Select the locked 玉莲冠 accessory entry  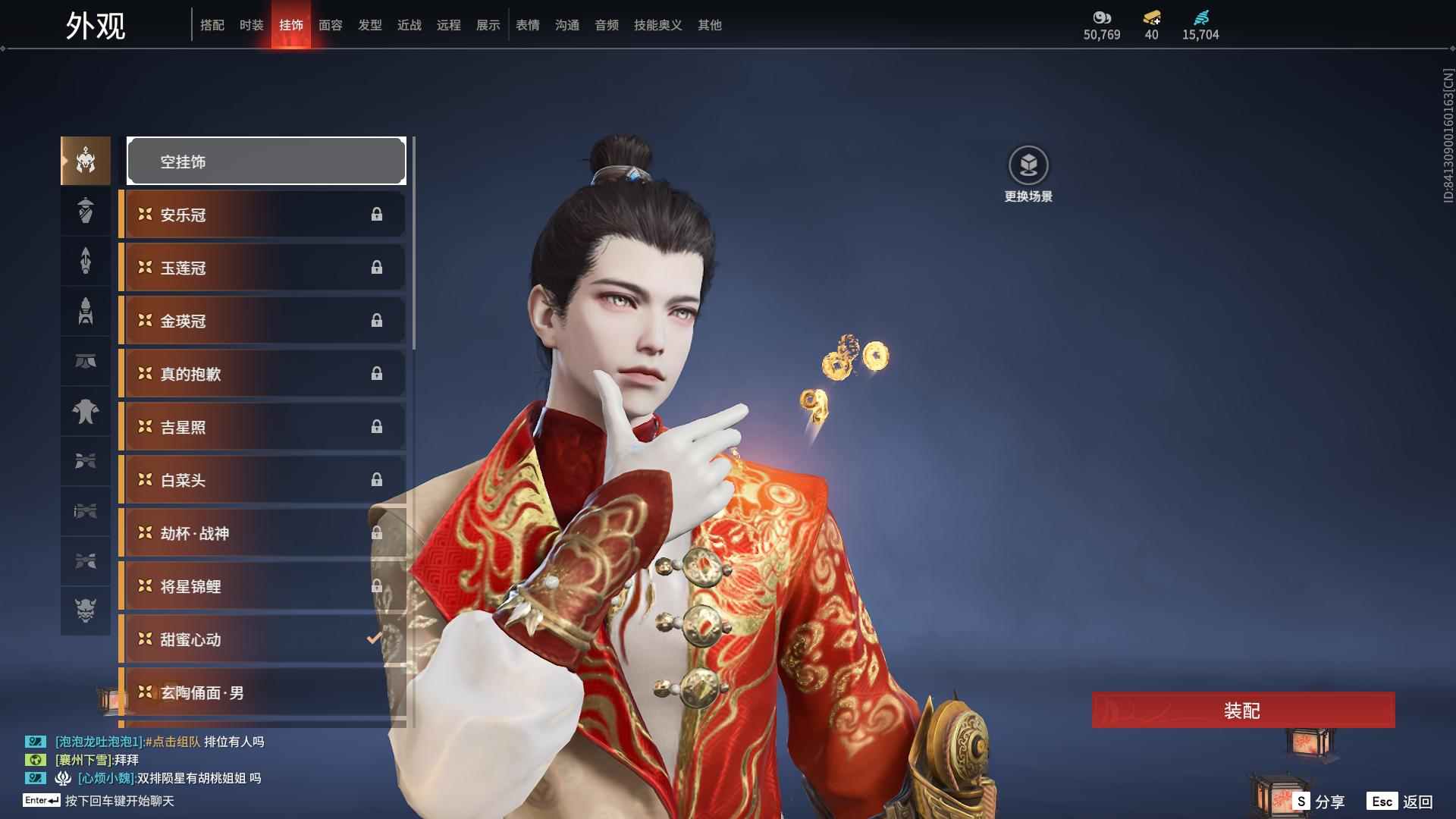(x=262, y=268)
